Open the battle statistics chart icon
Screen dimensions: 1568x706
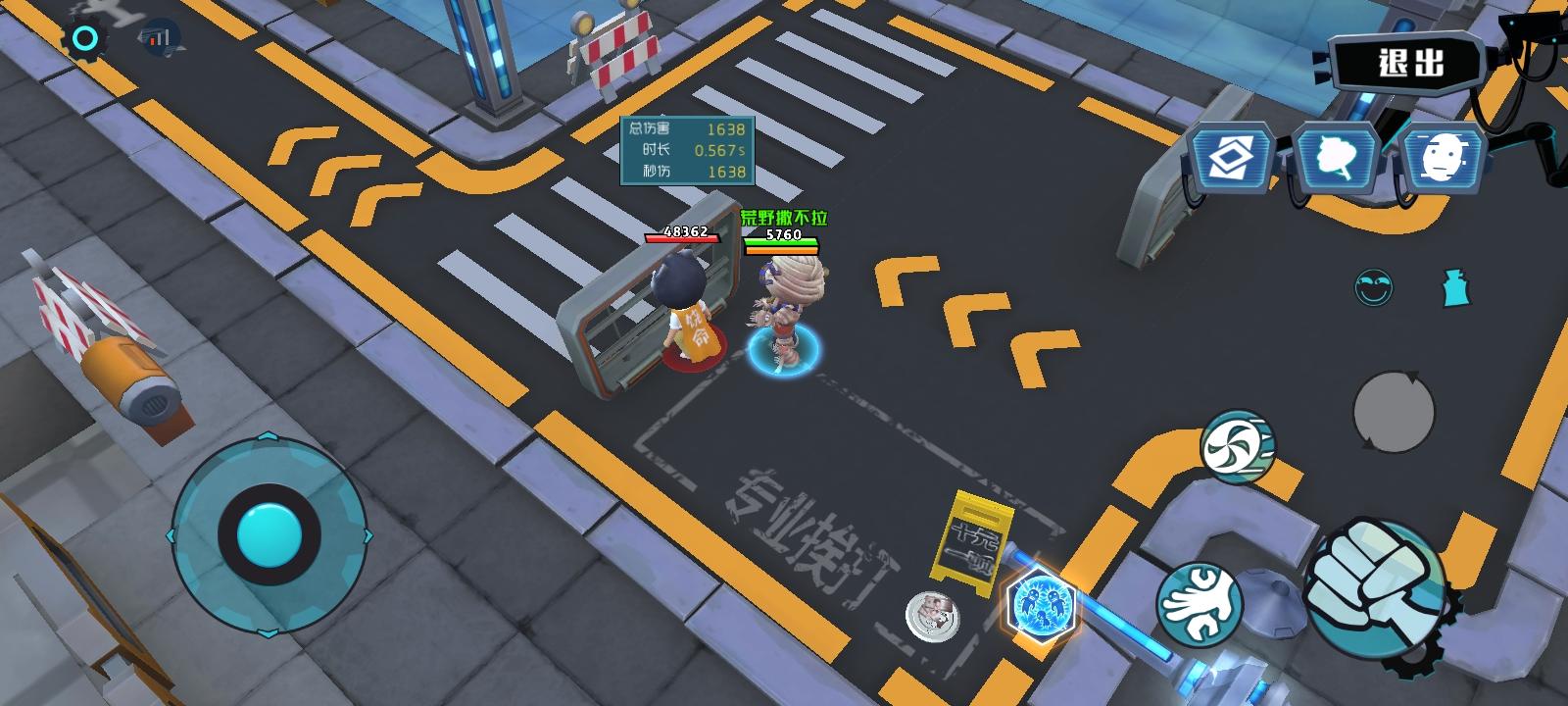pos(160,37)
